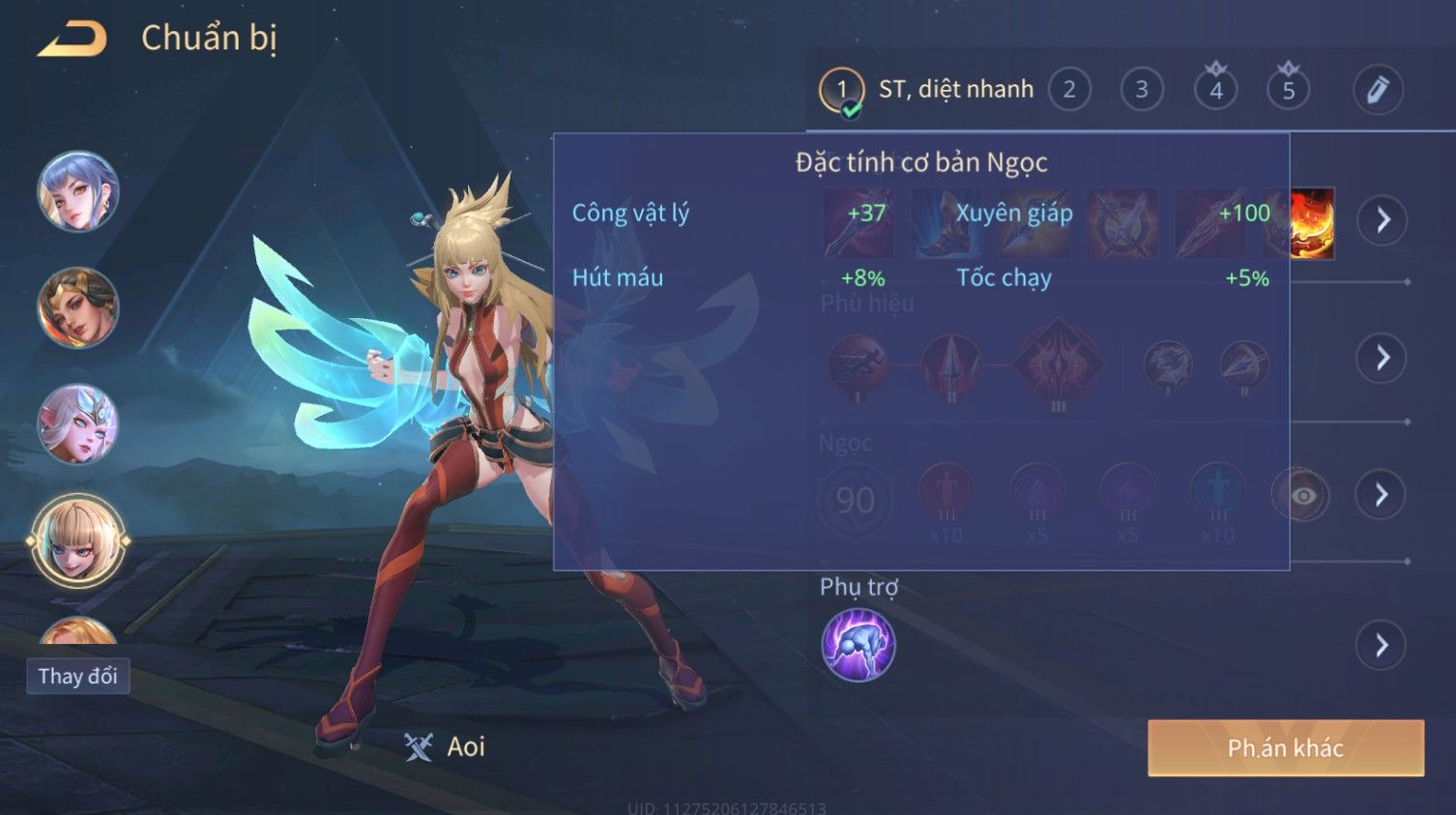Choose the white-haired winged helm hero portrait
The height and width of the screenshot is (815, 1456).
(78, 423)
